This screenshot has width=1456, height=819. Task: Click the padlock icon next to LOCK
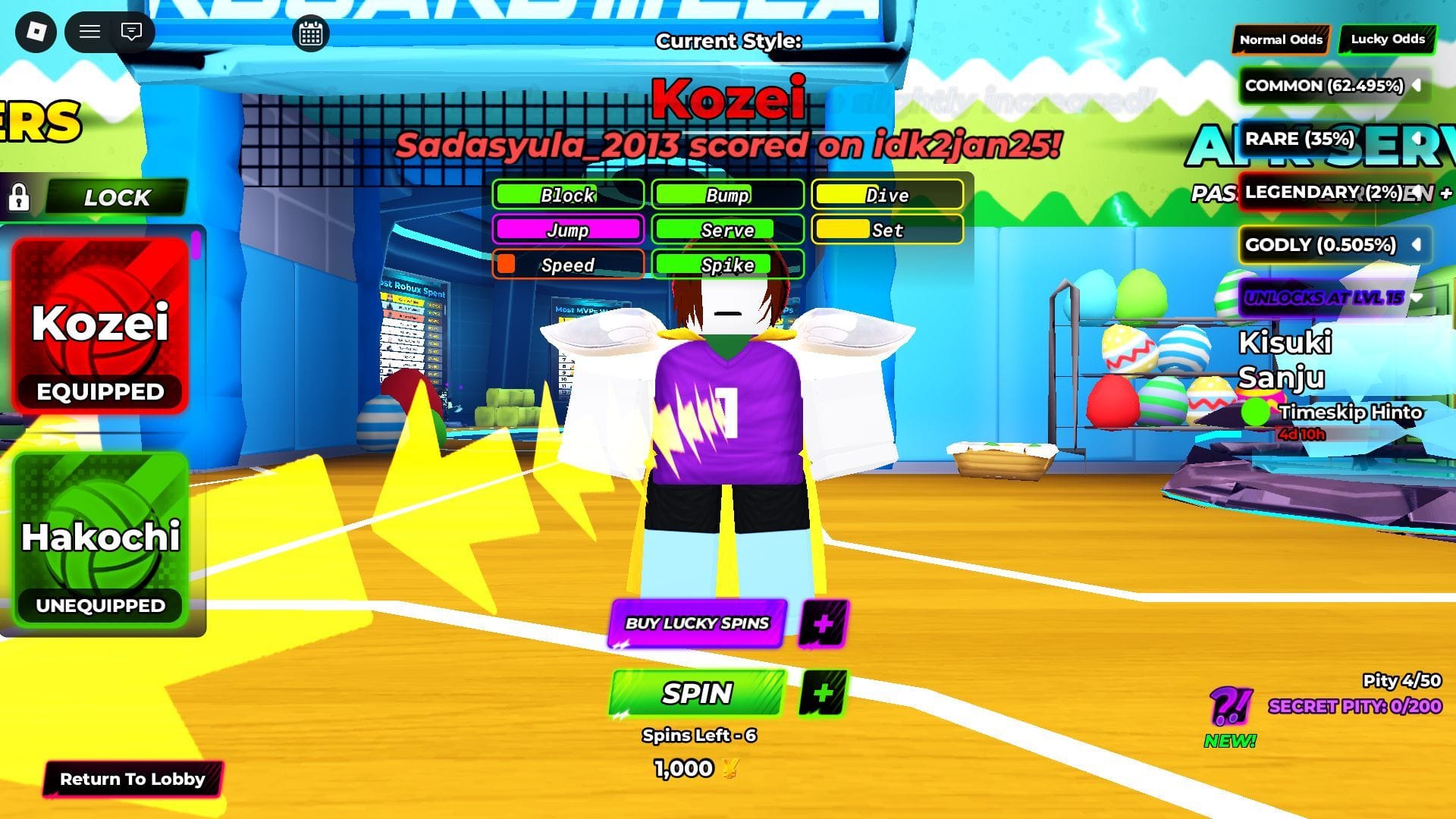click(20, 198)
